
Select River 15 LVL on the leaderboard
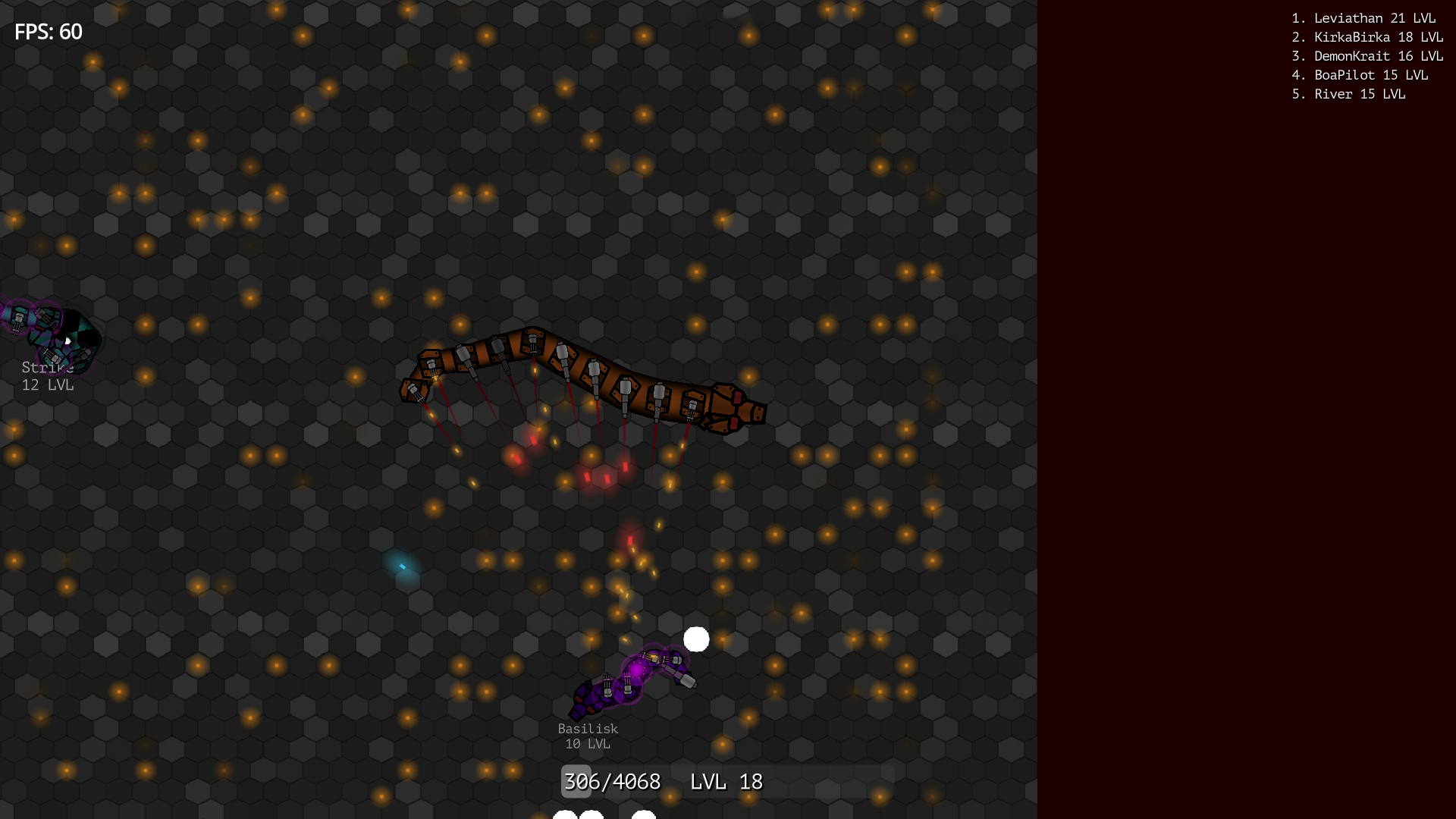1348,94
